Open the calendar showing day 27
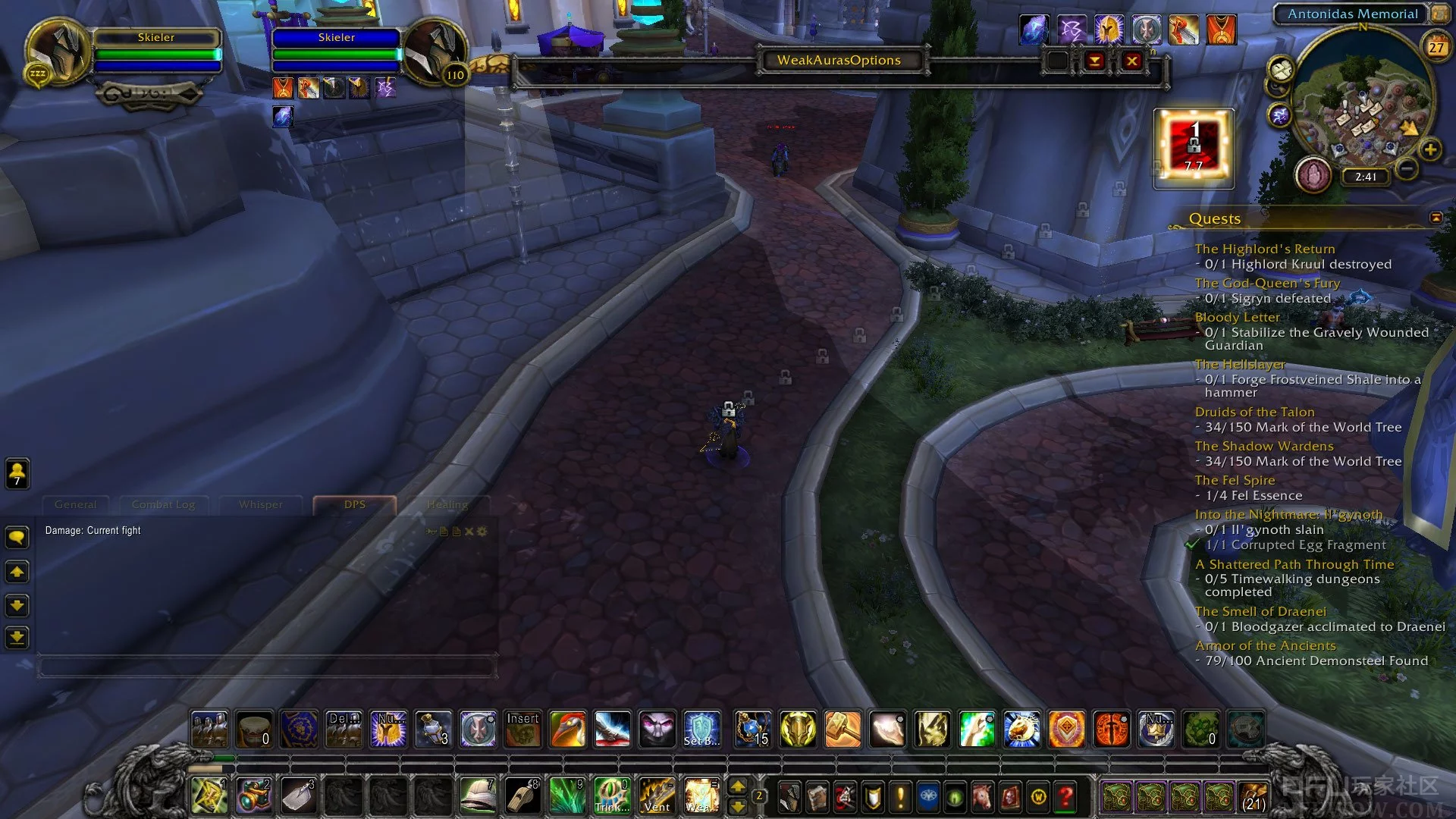The image size is (1456, 819). tap(1436, 47)
